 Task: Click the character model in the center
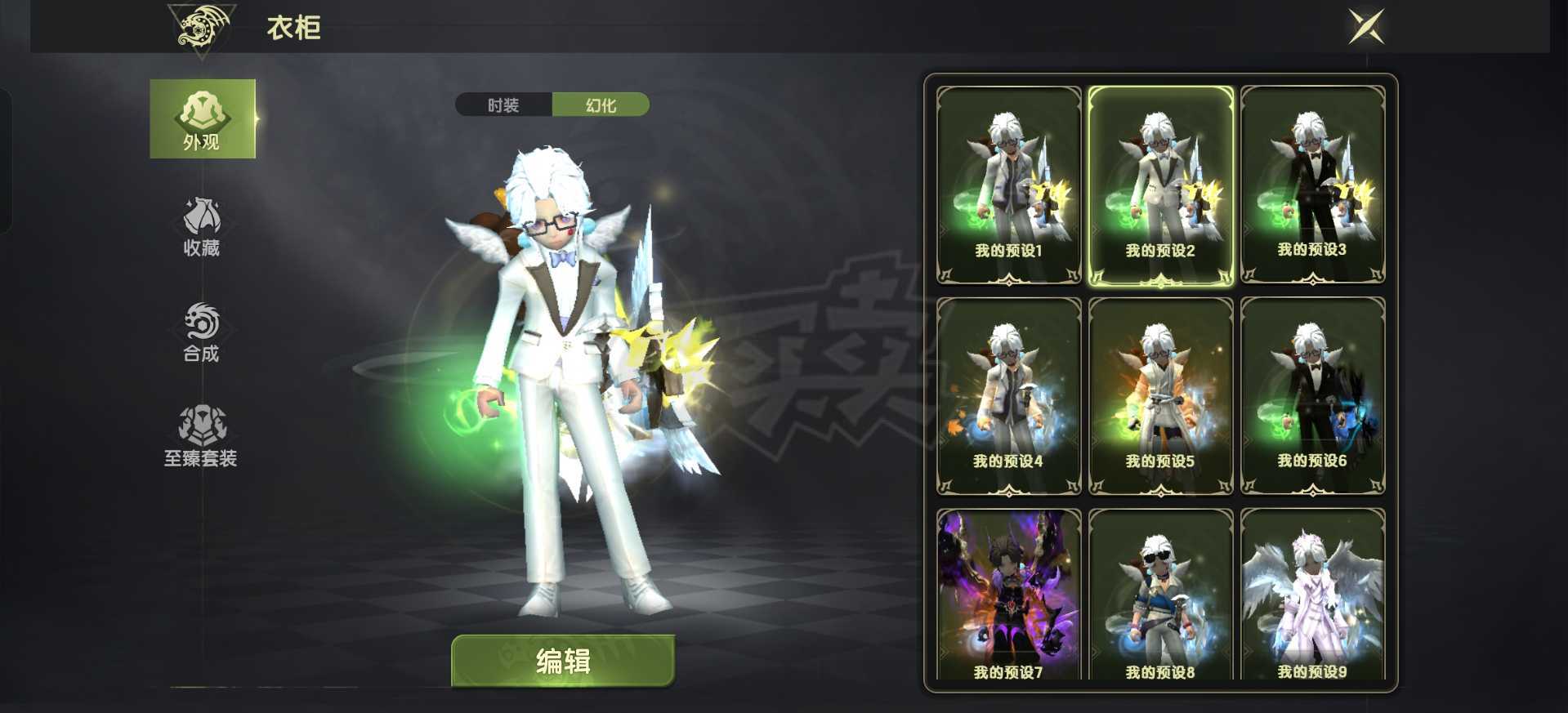click(x=564, y=368)
